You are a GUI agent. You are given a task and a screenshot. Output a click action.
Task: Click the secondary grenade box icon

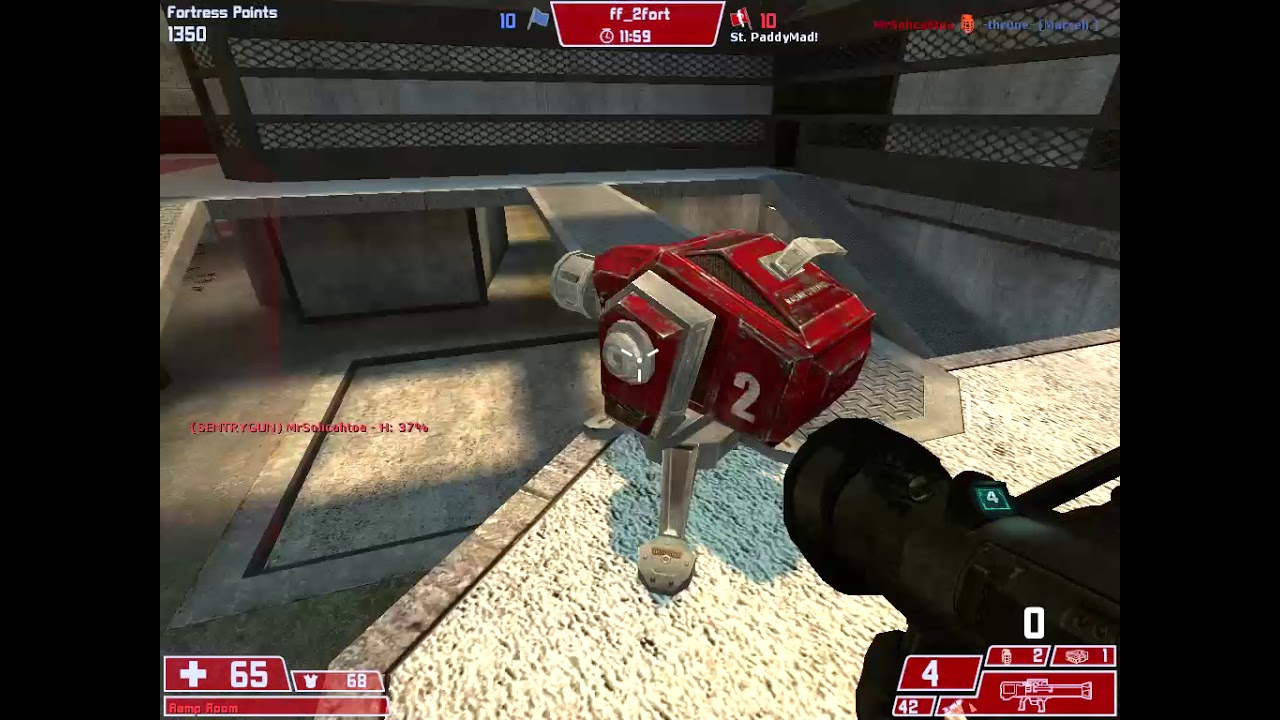(1076, 656)
